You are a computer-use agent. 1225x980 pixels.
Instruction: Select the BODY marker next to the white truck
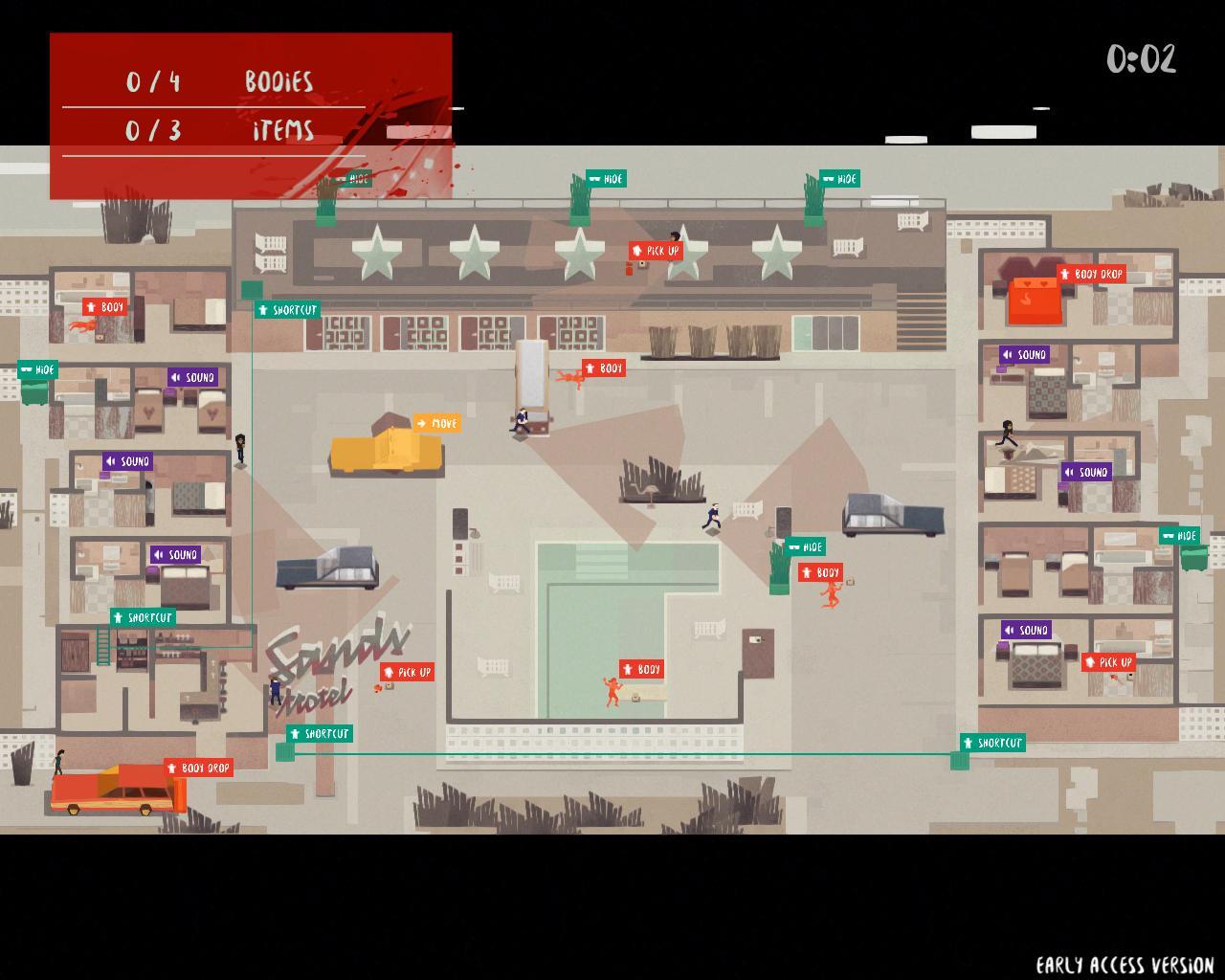point(604,368)
